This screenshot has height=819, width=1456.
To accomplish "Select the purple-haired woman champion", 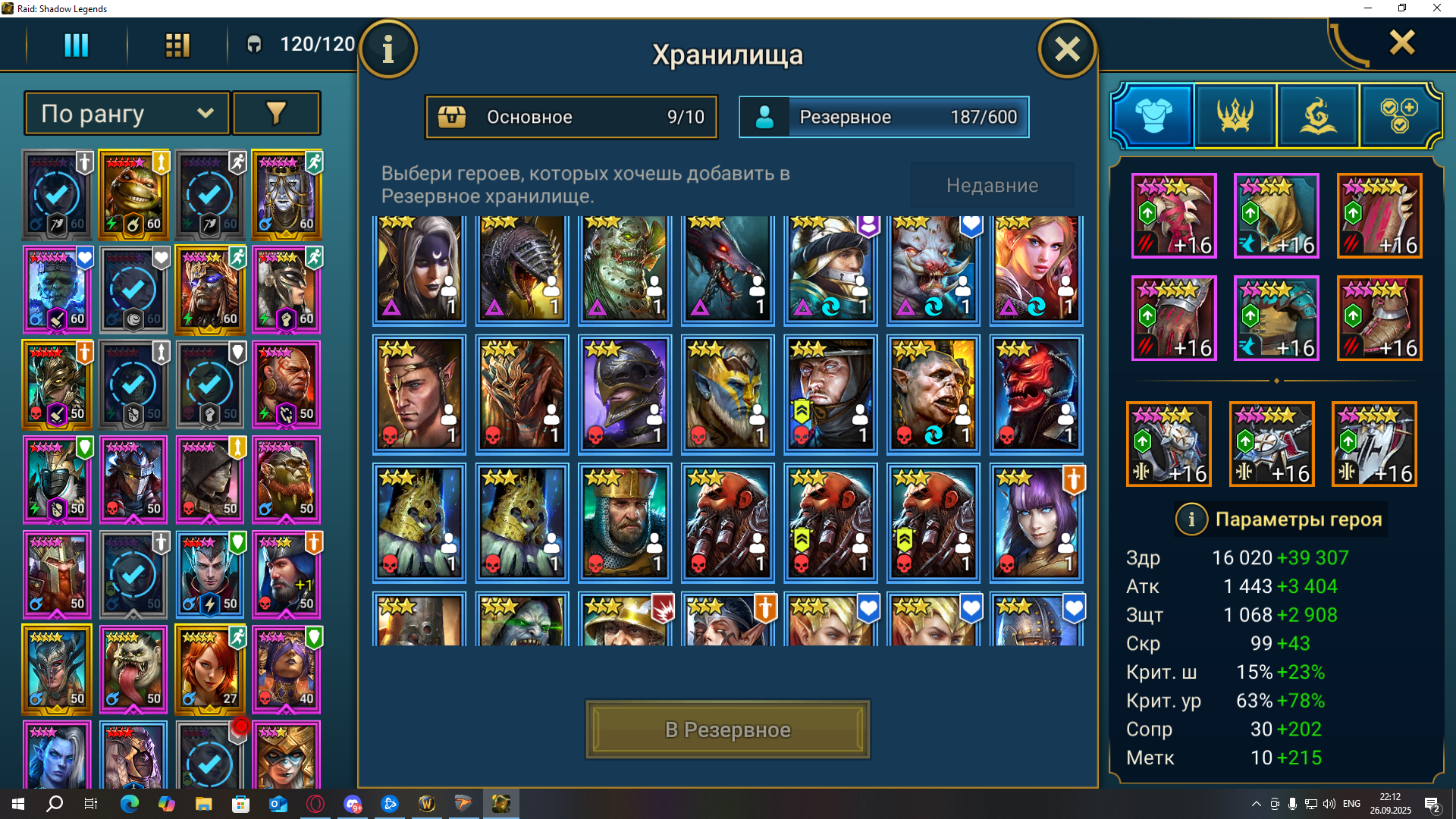I will [x=1036, y=523].
